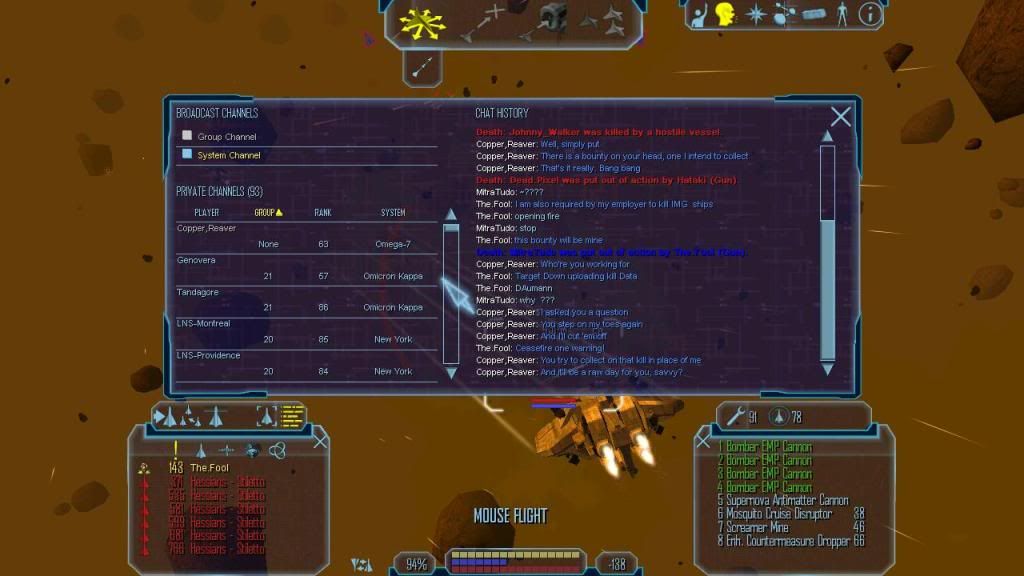Sort the player list by Rank

[323, 212]
